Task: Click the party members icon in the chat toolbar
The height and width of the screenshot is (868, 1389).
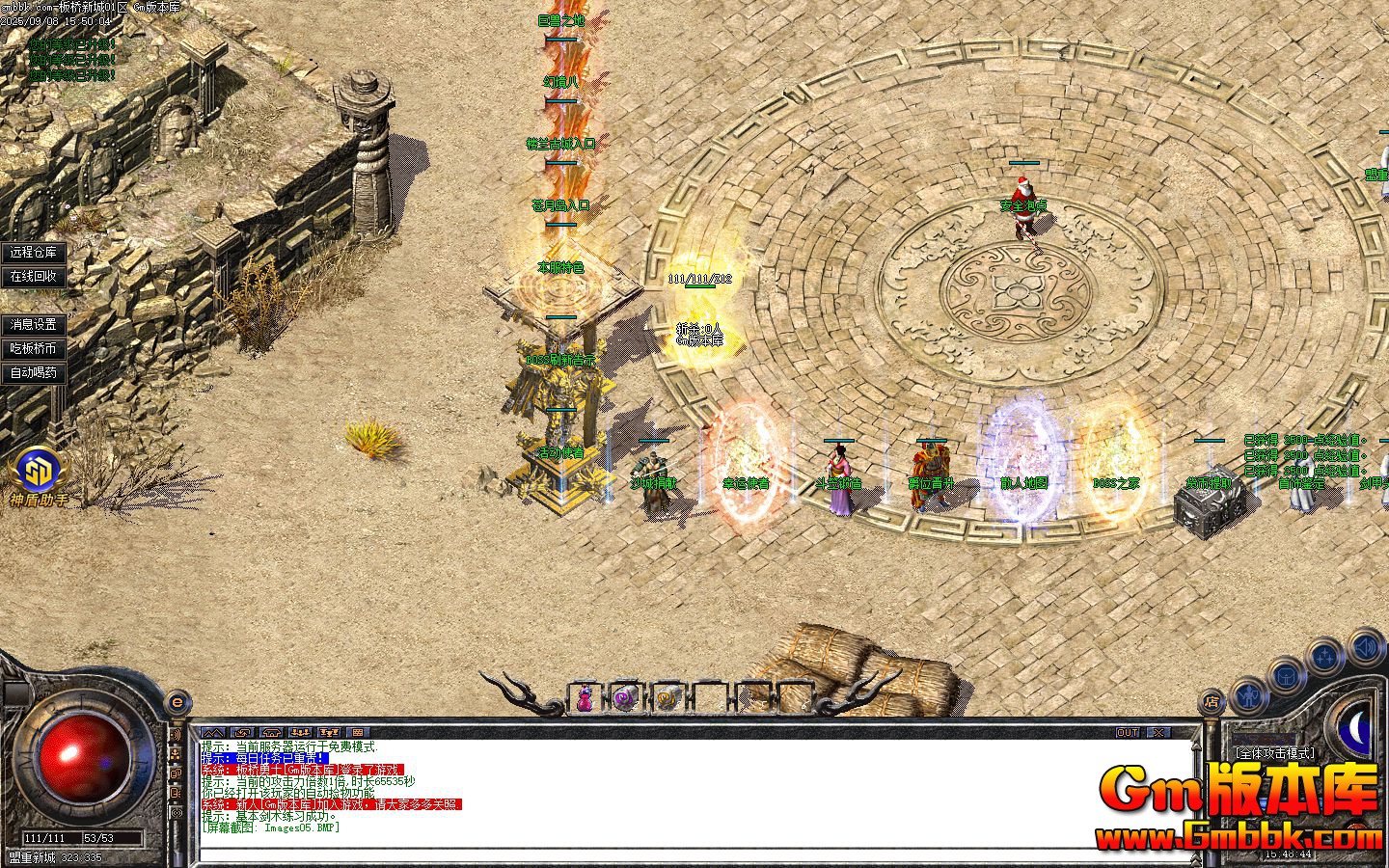Action: [x=301, y=733]
